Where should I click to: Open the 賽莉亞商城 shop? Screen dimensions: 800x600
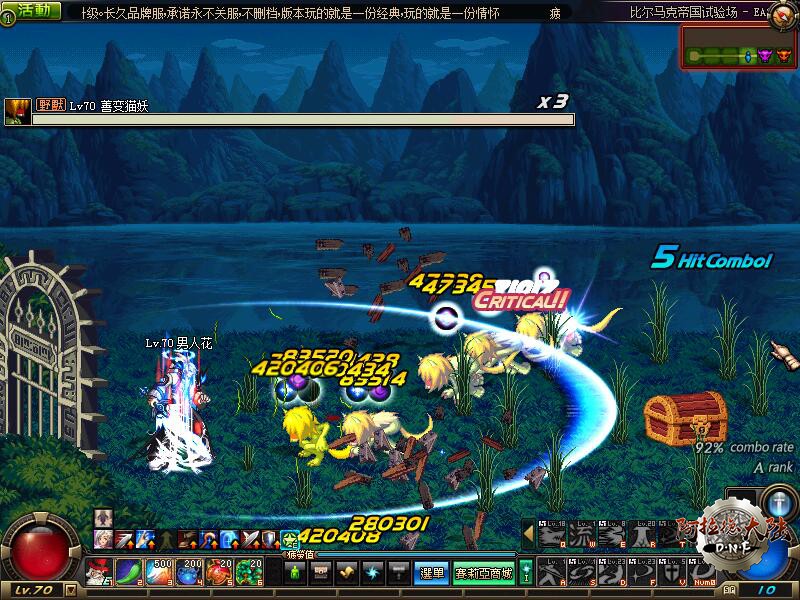point(483,573)
